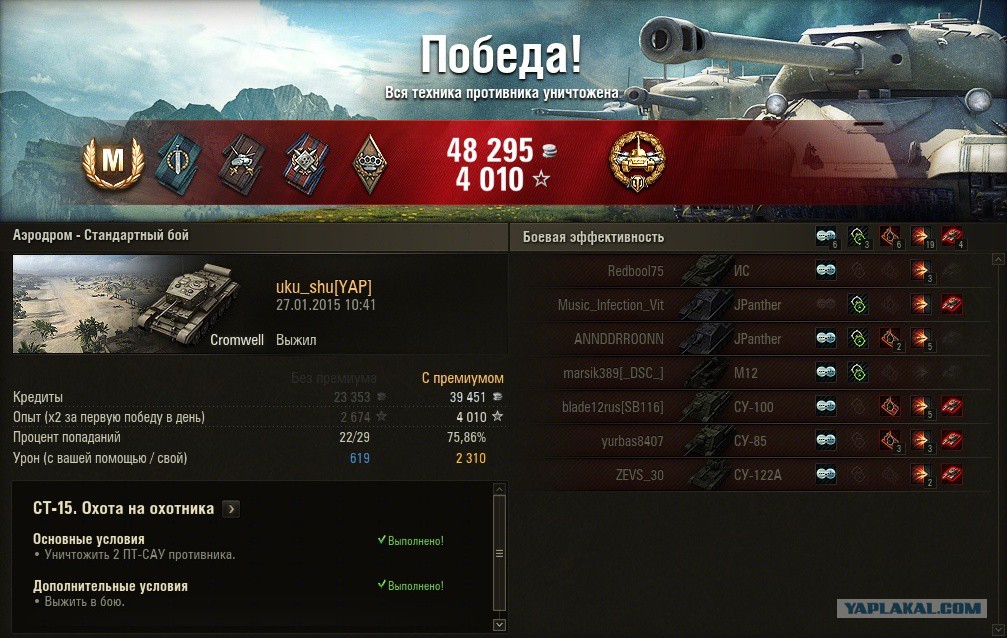
Task: Open the СТ-15 mission details arrow
Action: click(231, 509)
